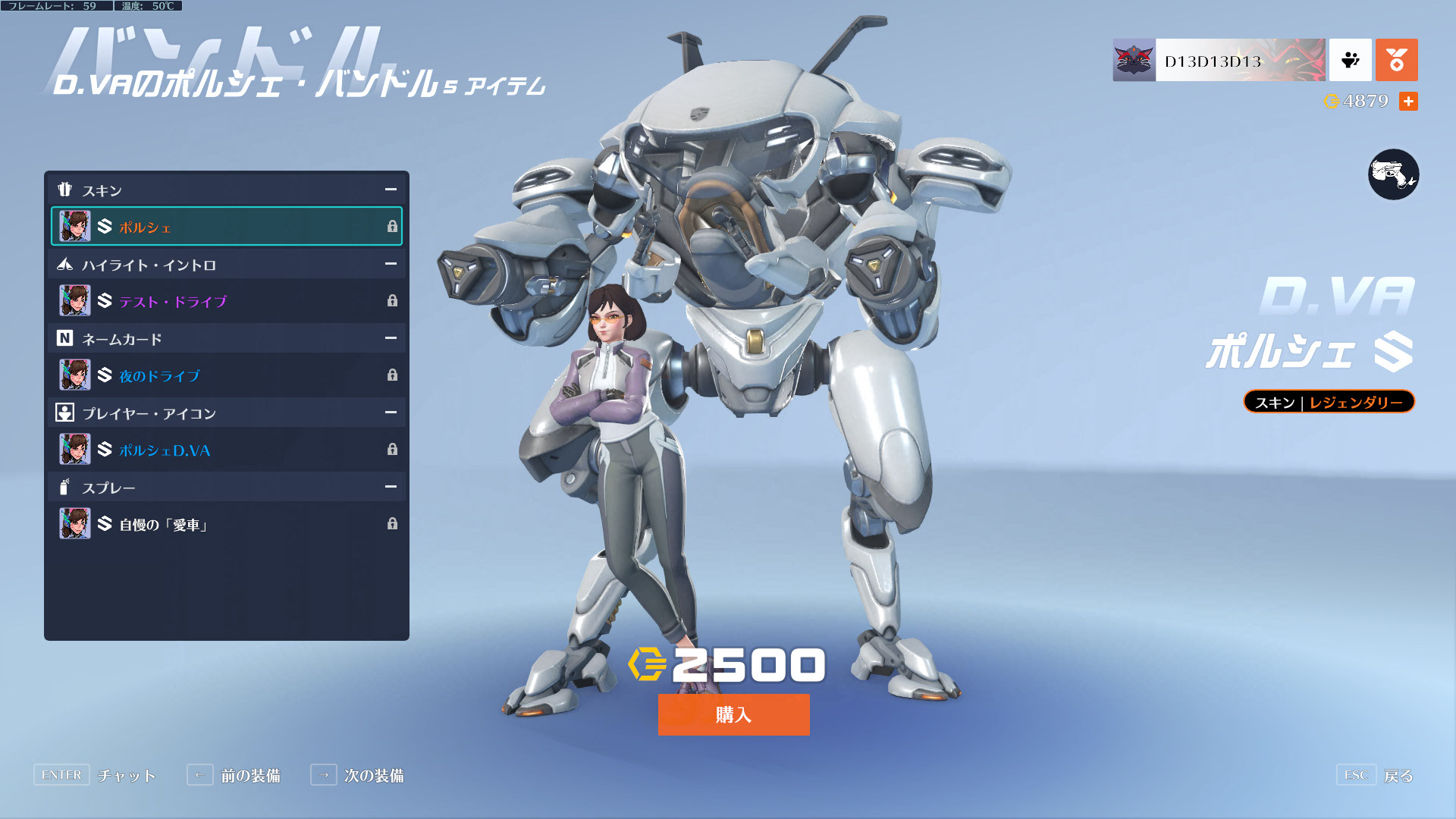Select the 自慢の「愛車」 spray item
The height and width of the screenshot is (819, 1456).
coord(226,524)
